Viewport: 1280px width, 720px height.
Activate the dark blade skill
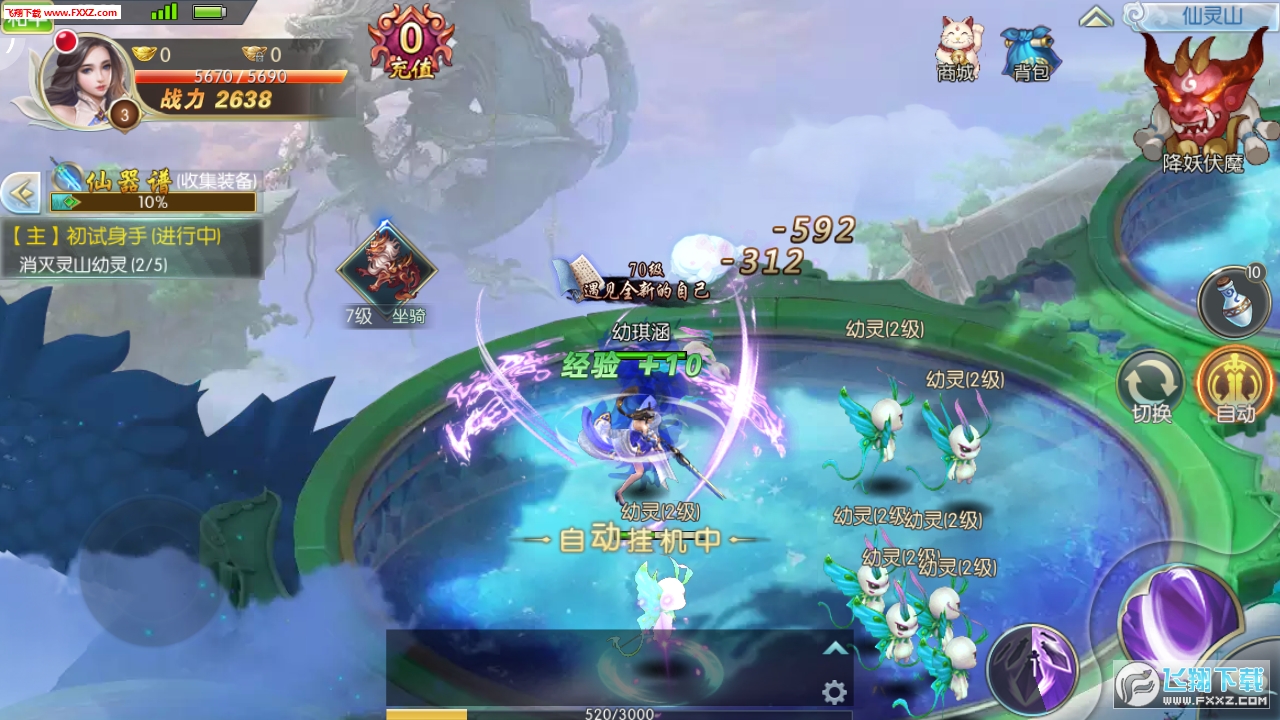pos(1031,669)
